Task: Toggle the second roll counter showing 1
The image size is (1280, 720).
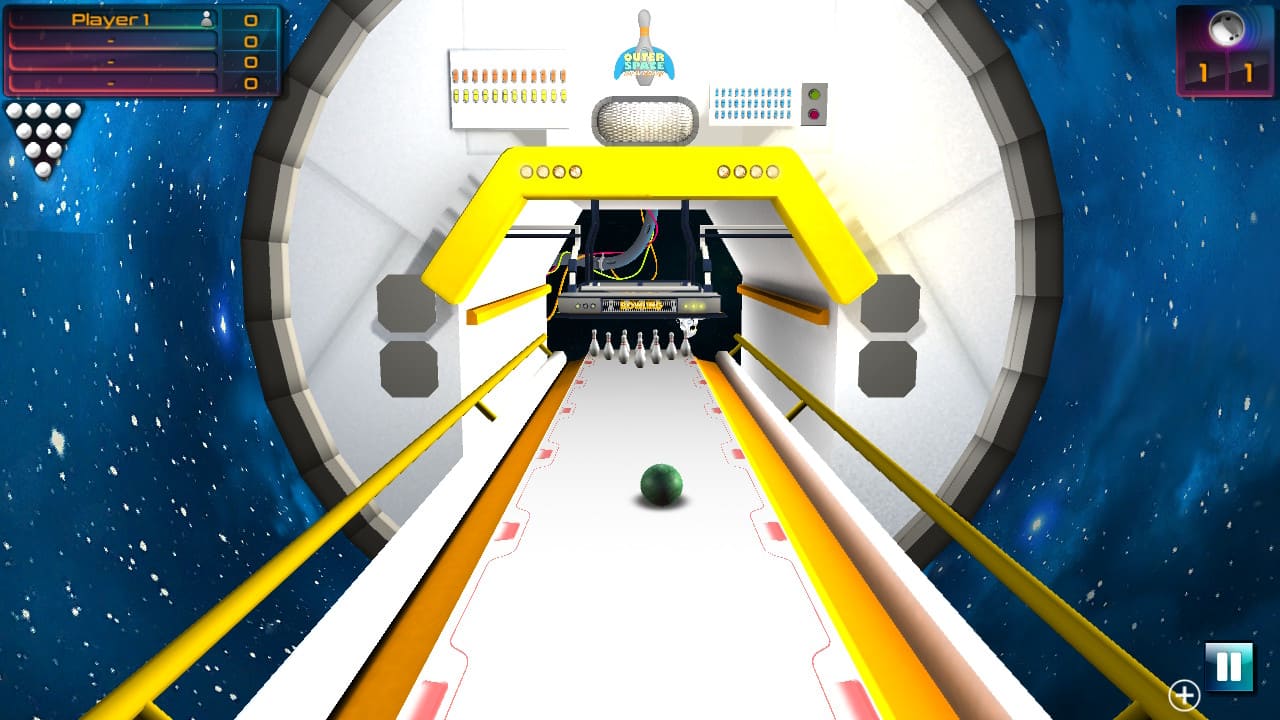Action: [1248, 72]
